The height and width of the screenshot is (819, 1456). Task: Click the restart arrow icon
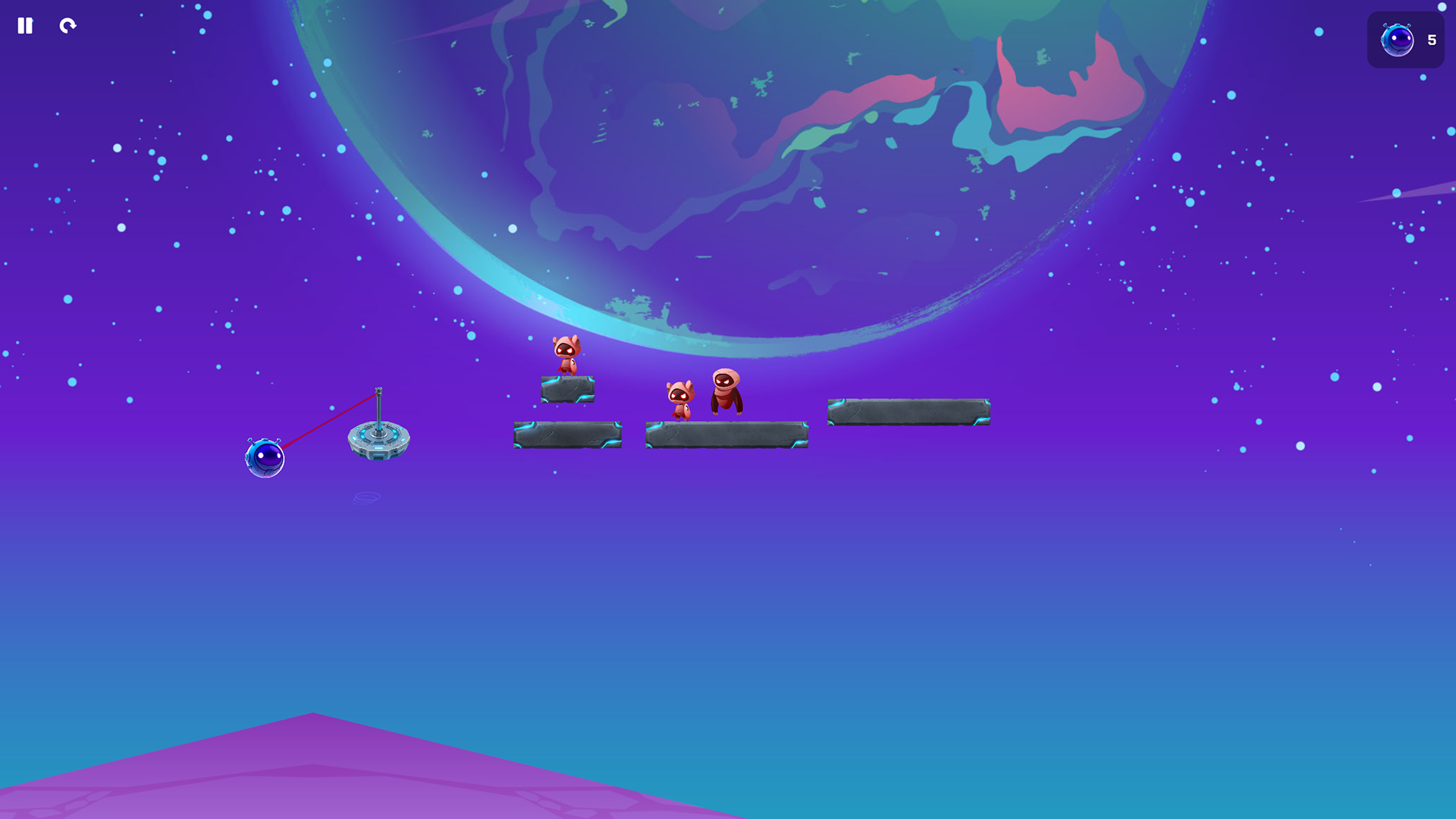tap(67, 26)
